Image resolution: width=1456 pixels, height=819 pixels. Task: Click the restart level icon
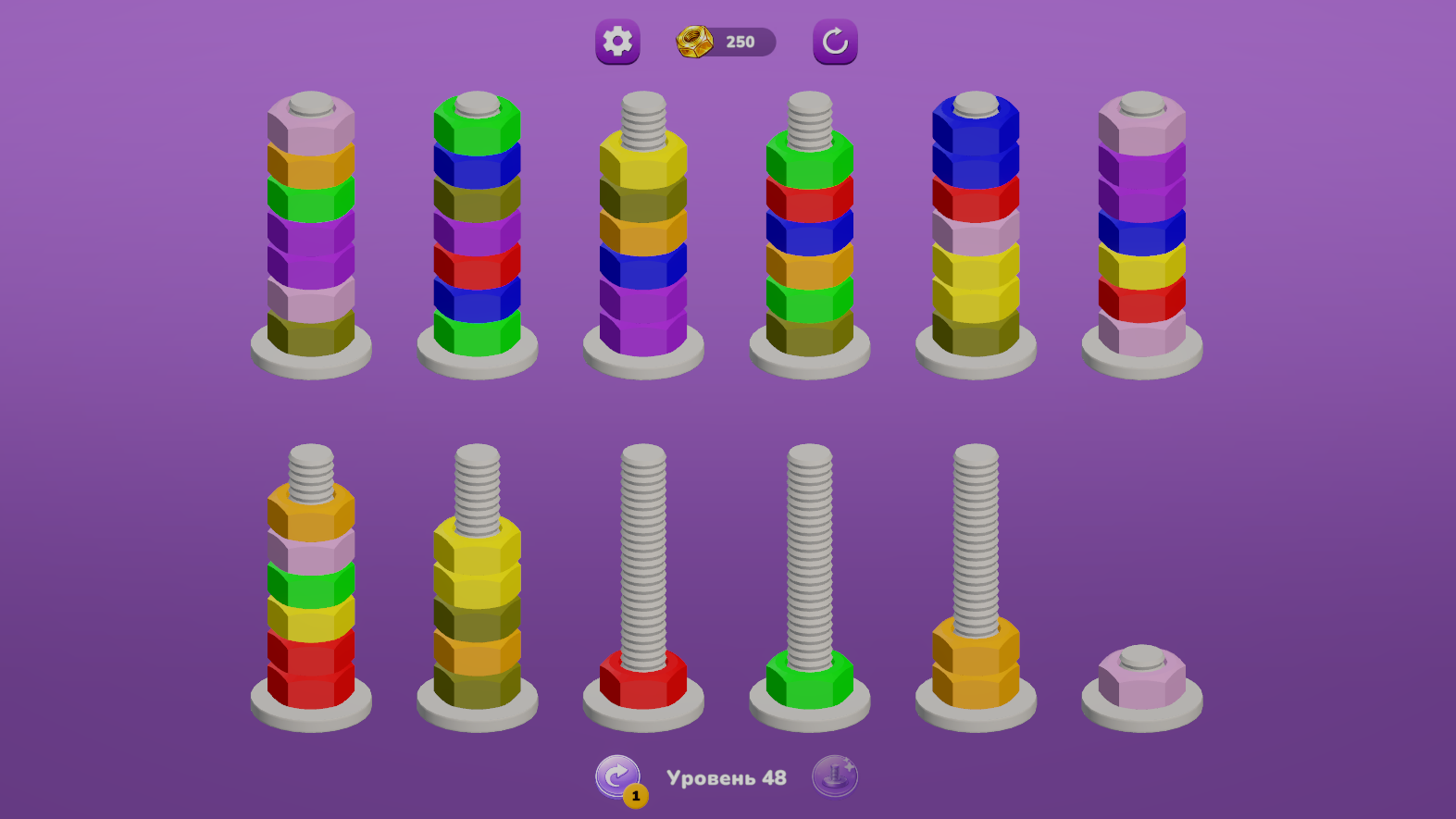click(832, 42)
